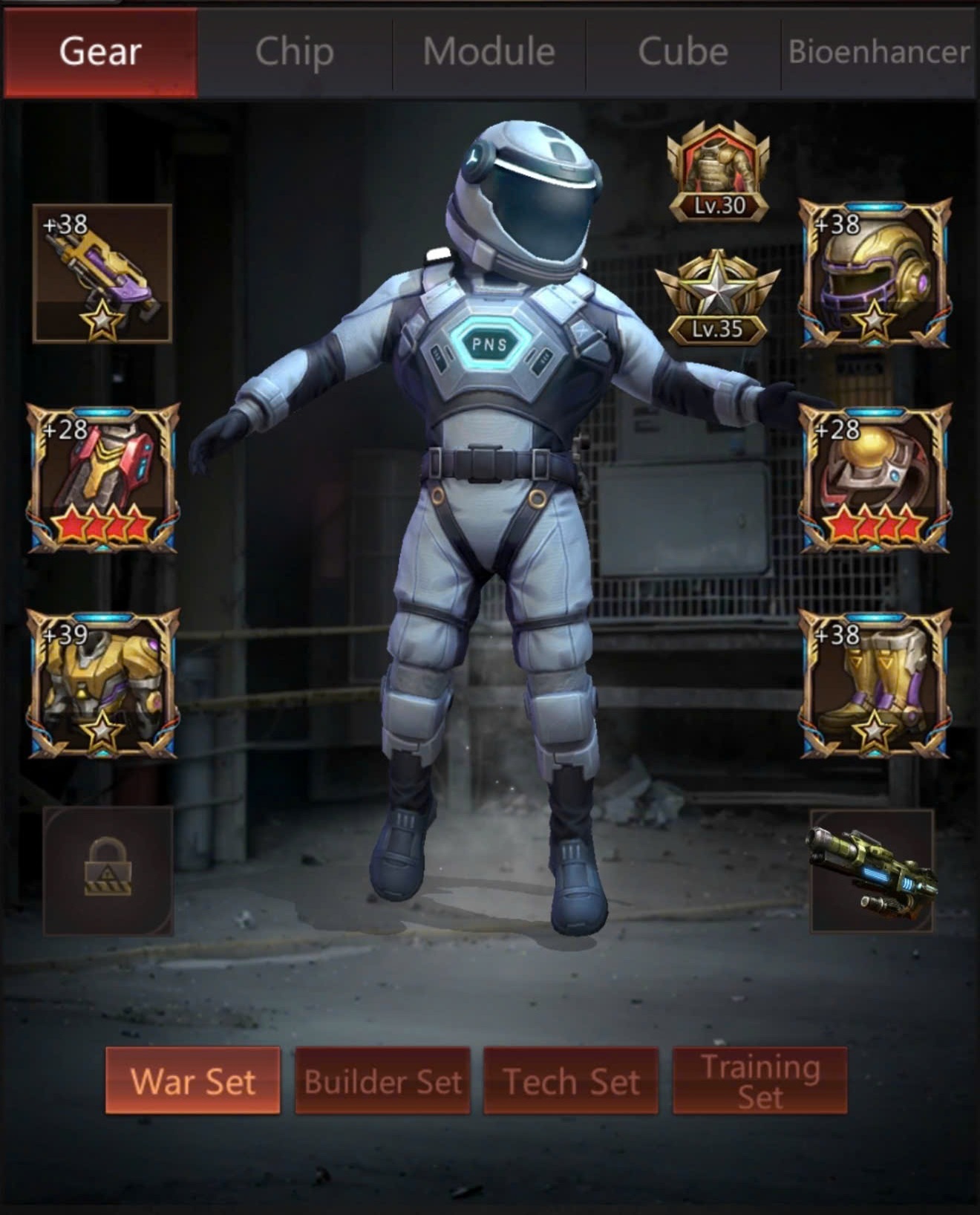View the +28 gold orb accessory slot
This screenshot has height=1215, width=980.
875,479
